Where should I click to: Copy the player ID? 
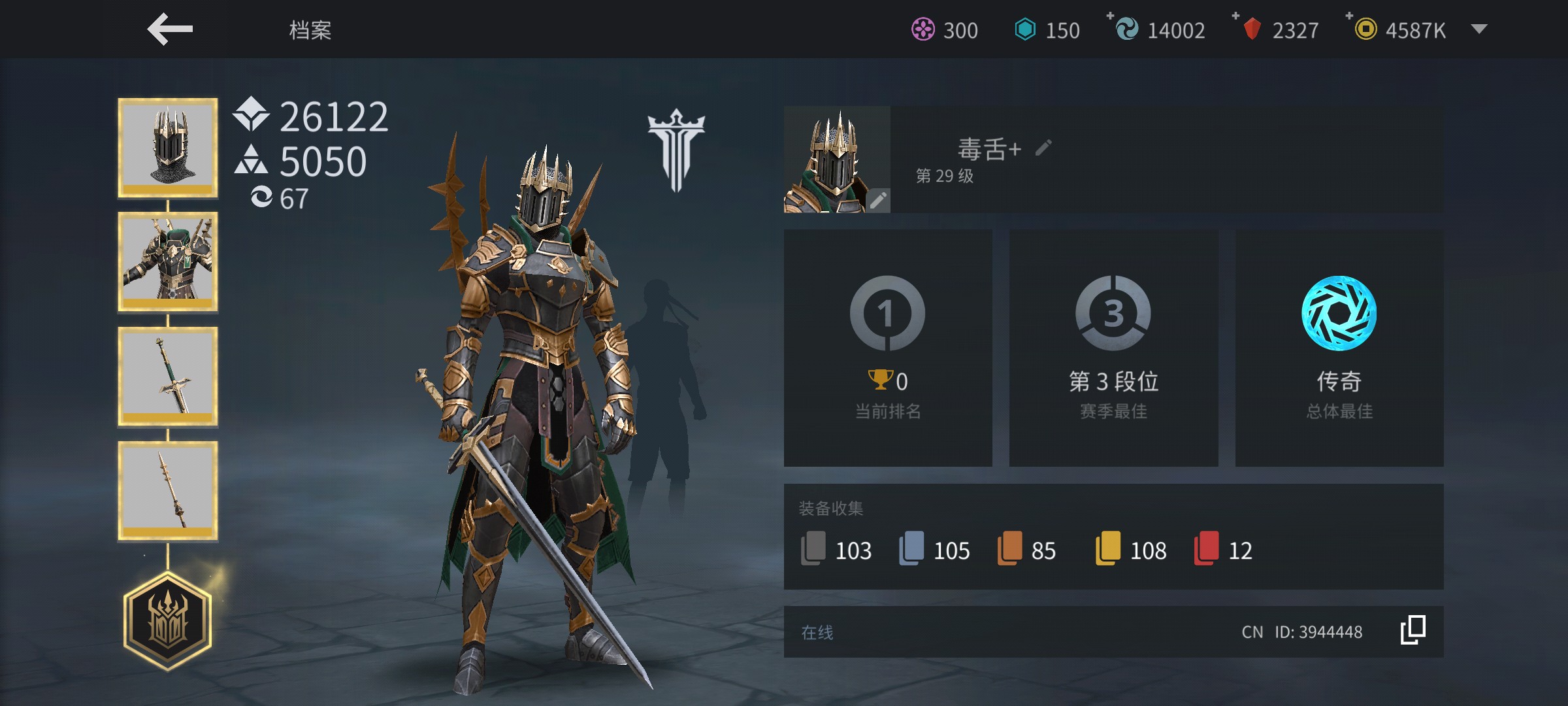1413,631
